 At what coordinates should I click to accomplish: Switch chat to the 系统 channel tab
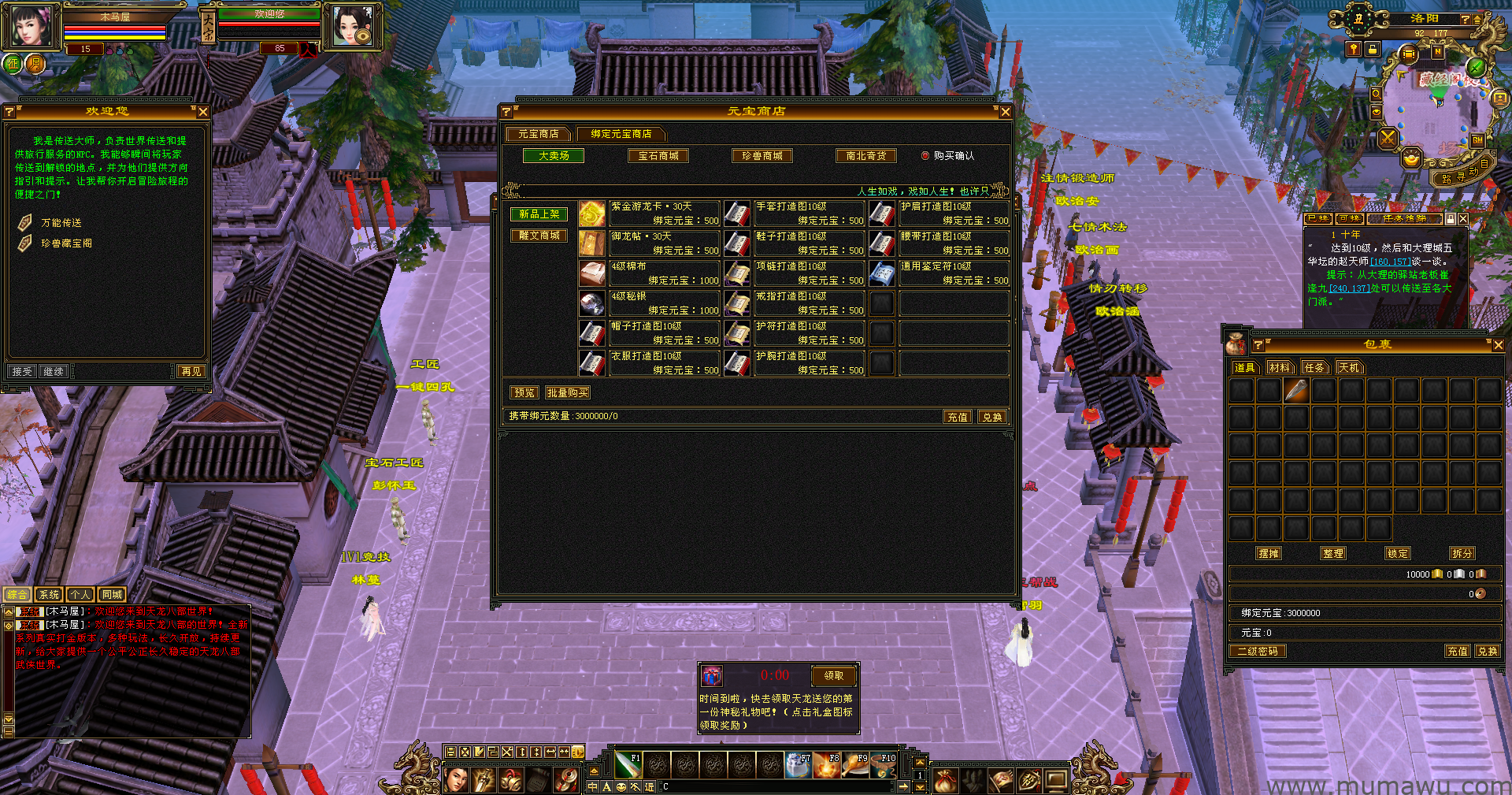tap(49, 595)
